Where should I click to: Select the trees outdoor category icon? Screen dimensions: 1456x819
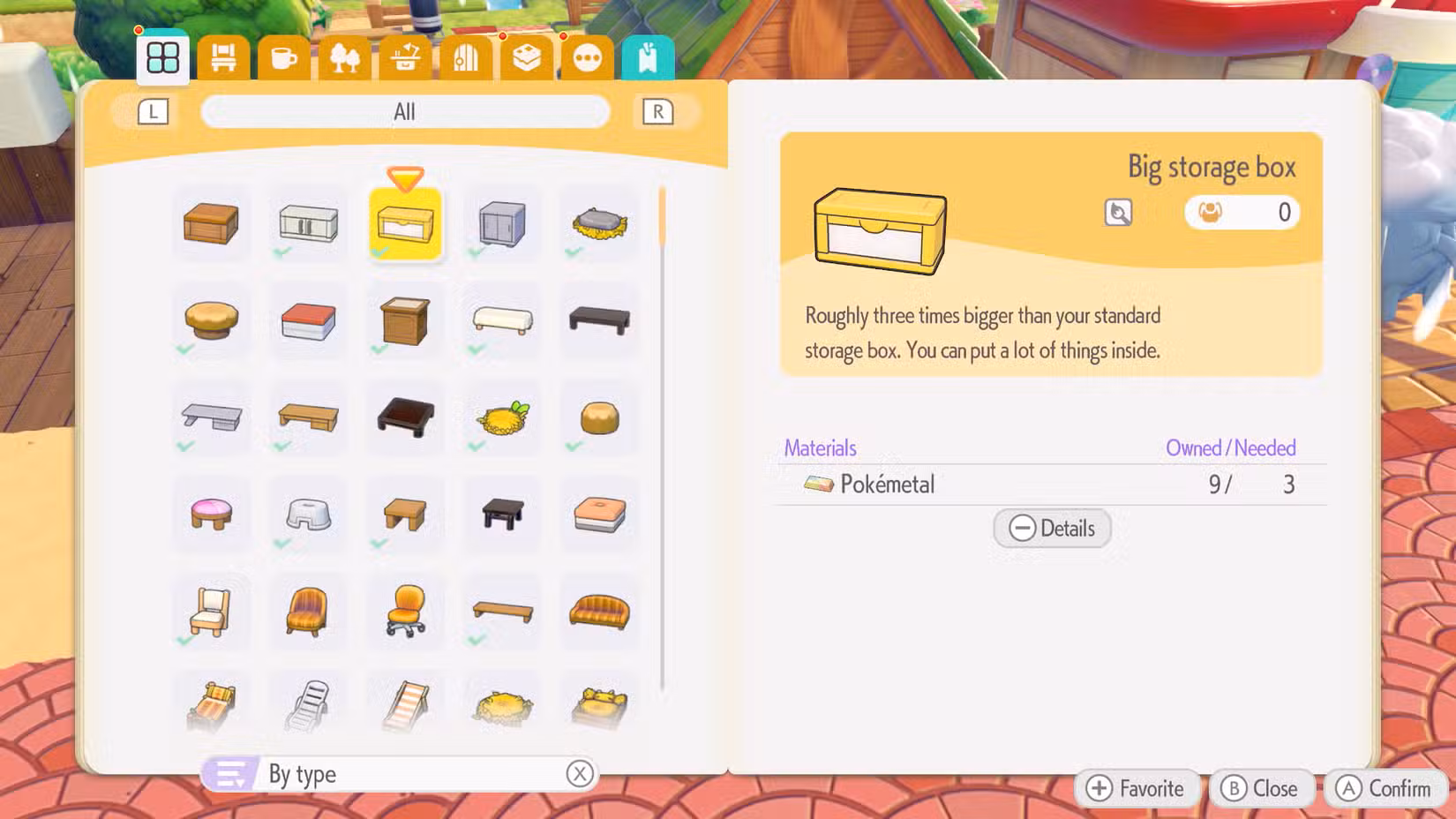345,56
